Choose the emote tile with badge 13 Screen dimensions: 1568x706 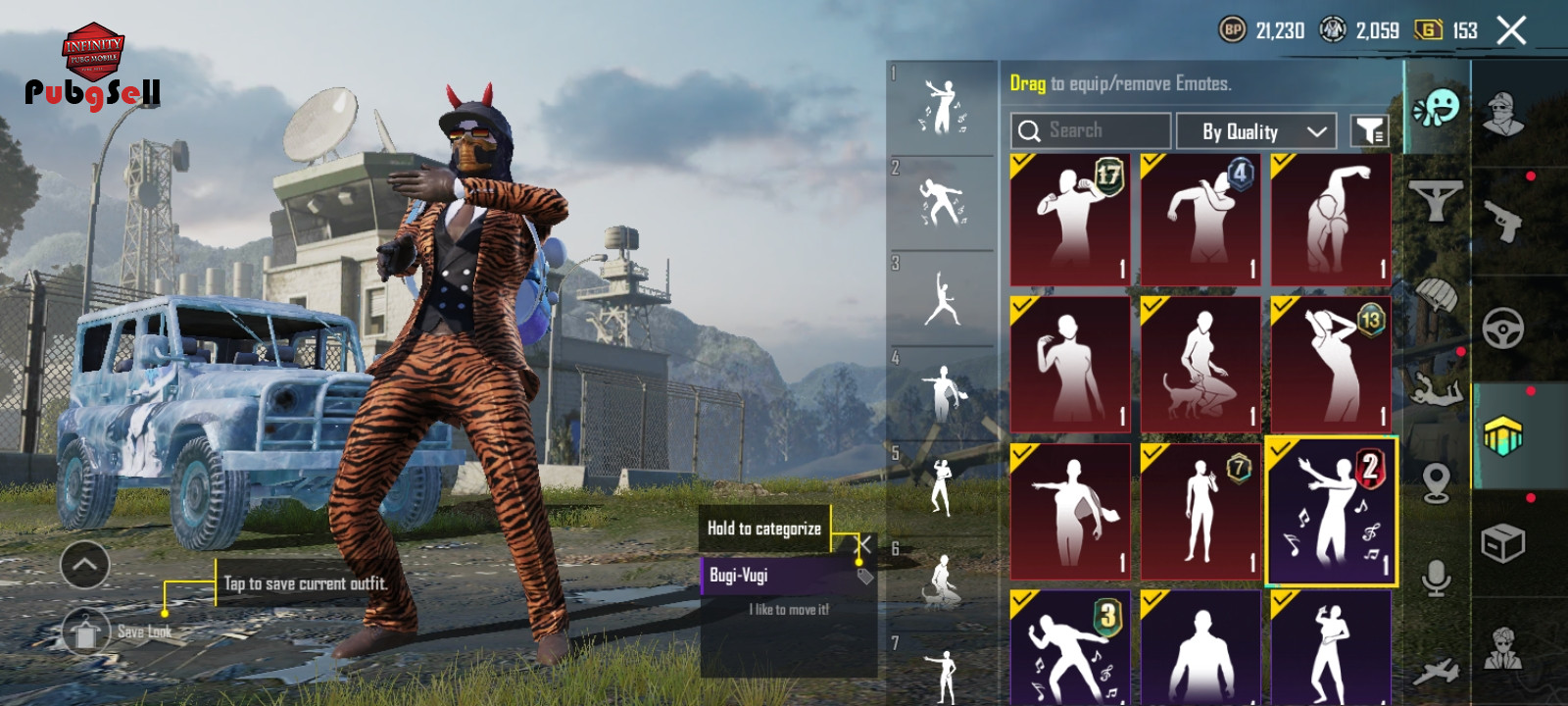click(x=1331, y=364)
